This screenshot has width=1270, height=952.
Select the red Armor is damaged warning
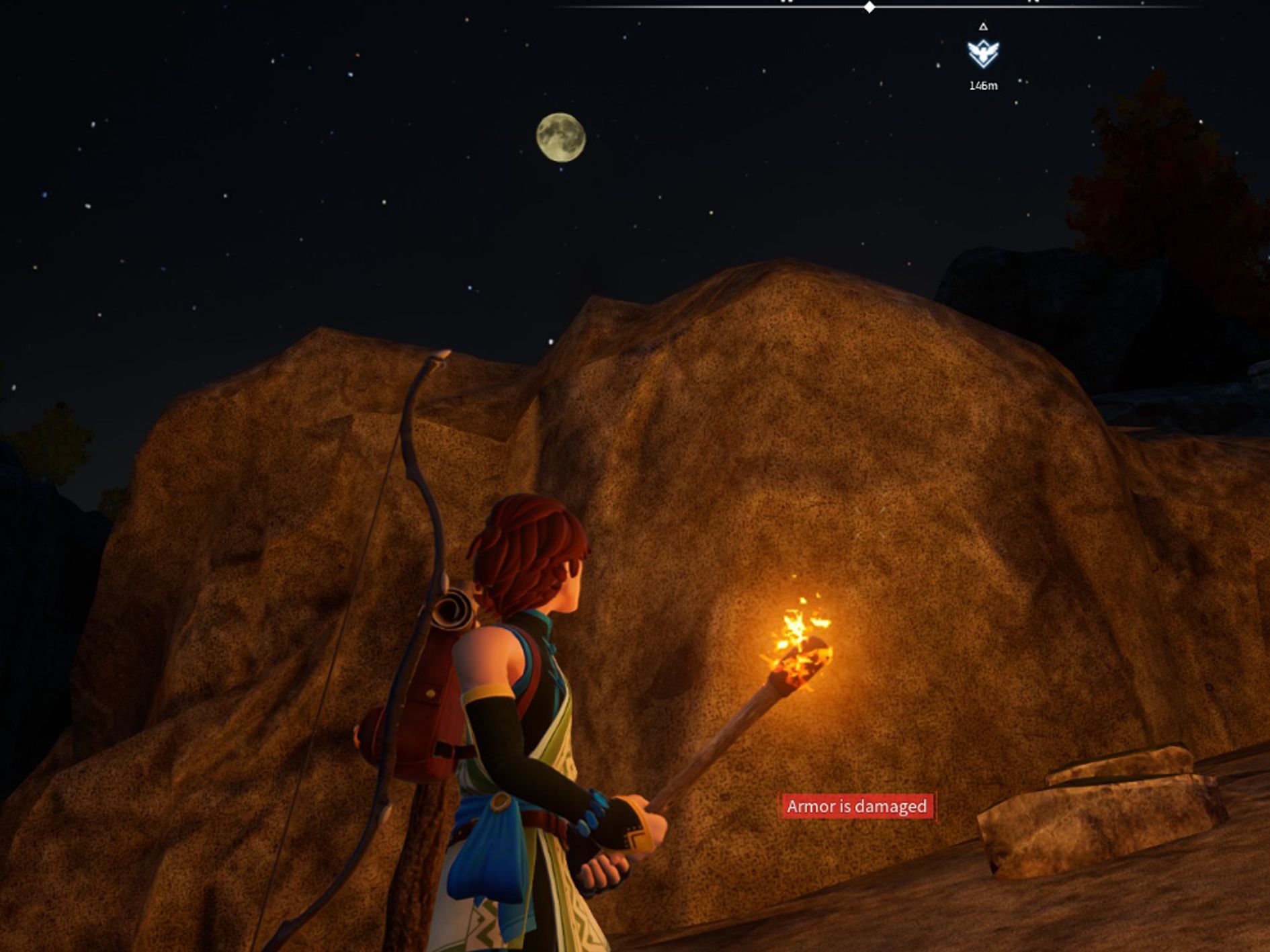(857, 806)
